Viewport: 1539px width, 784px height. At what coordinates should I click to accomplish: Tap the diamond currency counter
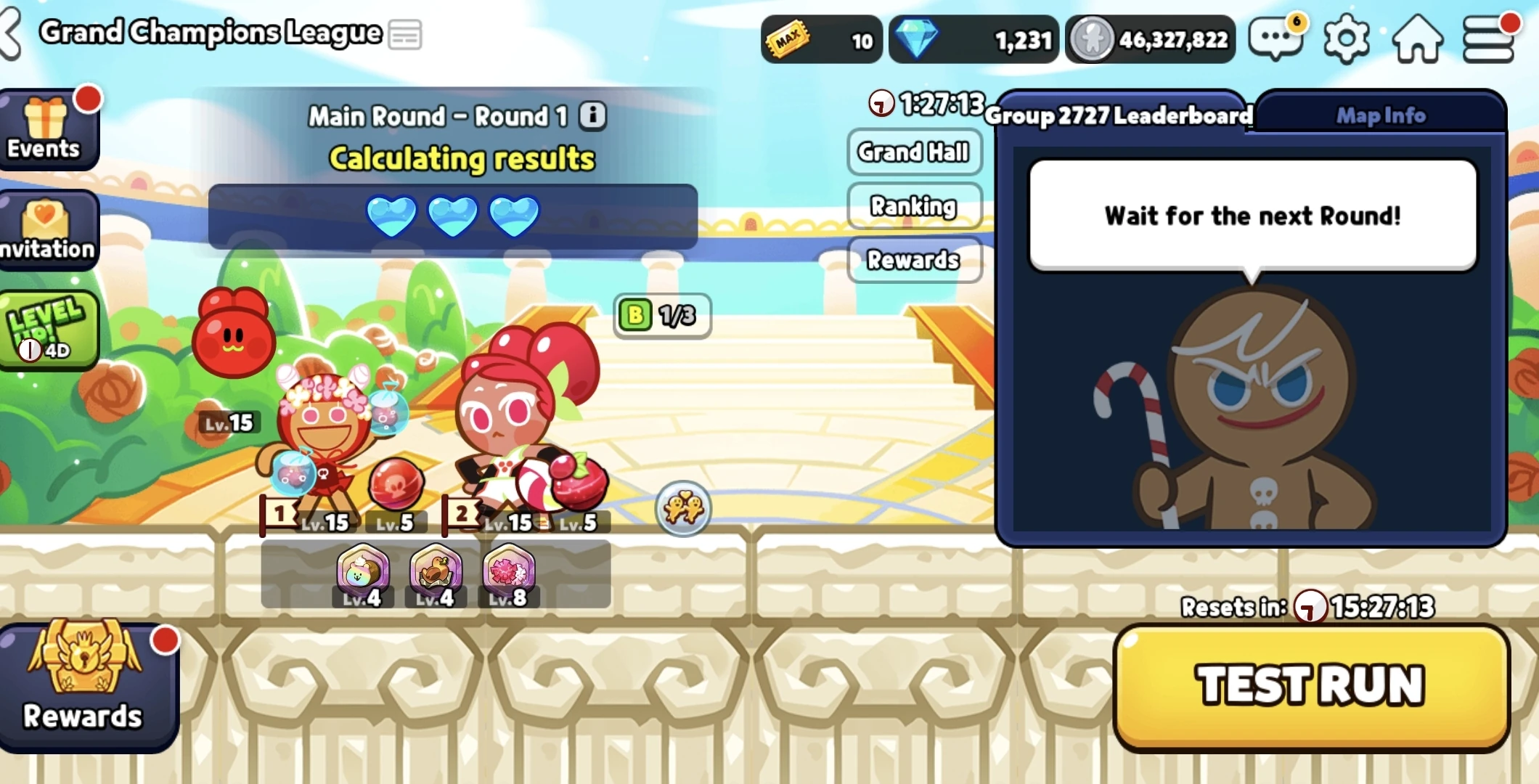tap(973, 39)
